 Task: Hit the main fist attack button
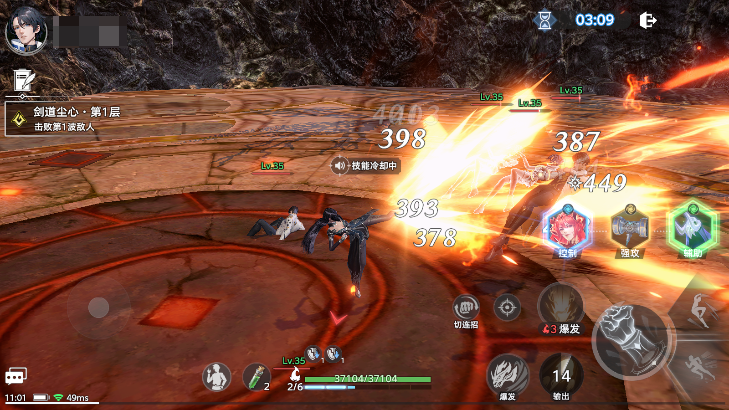[630, 340]
